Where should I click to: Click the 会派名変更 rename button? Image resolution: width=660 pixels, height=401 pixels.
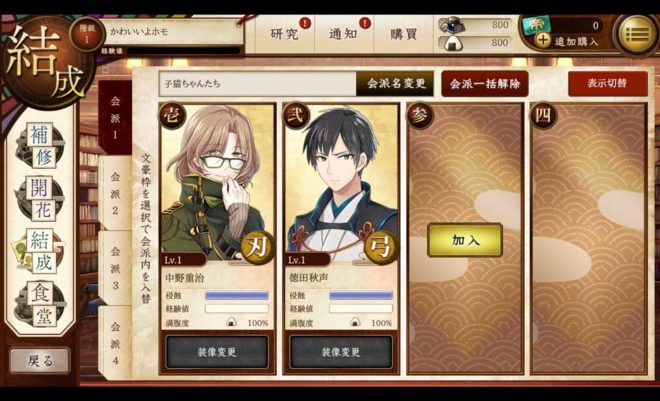pos(394,84)
